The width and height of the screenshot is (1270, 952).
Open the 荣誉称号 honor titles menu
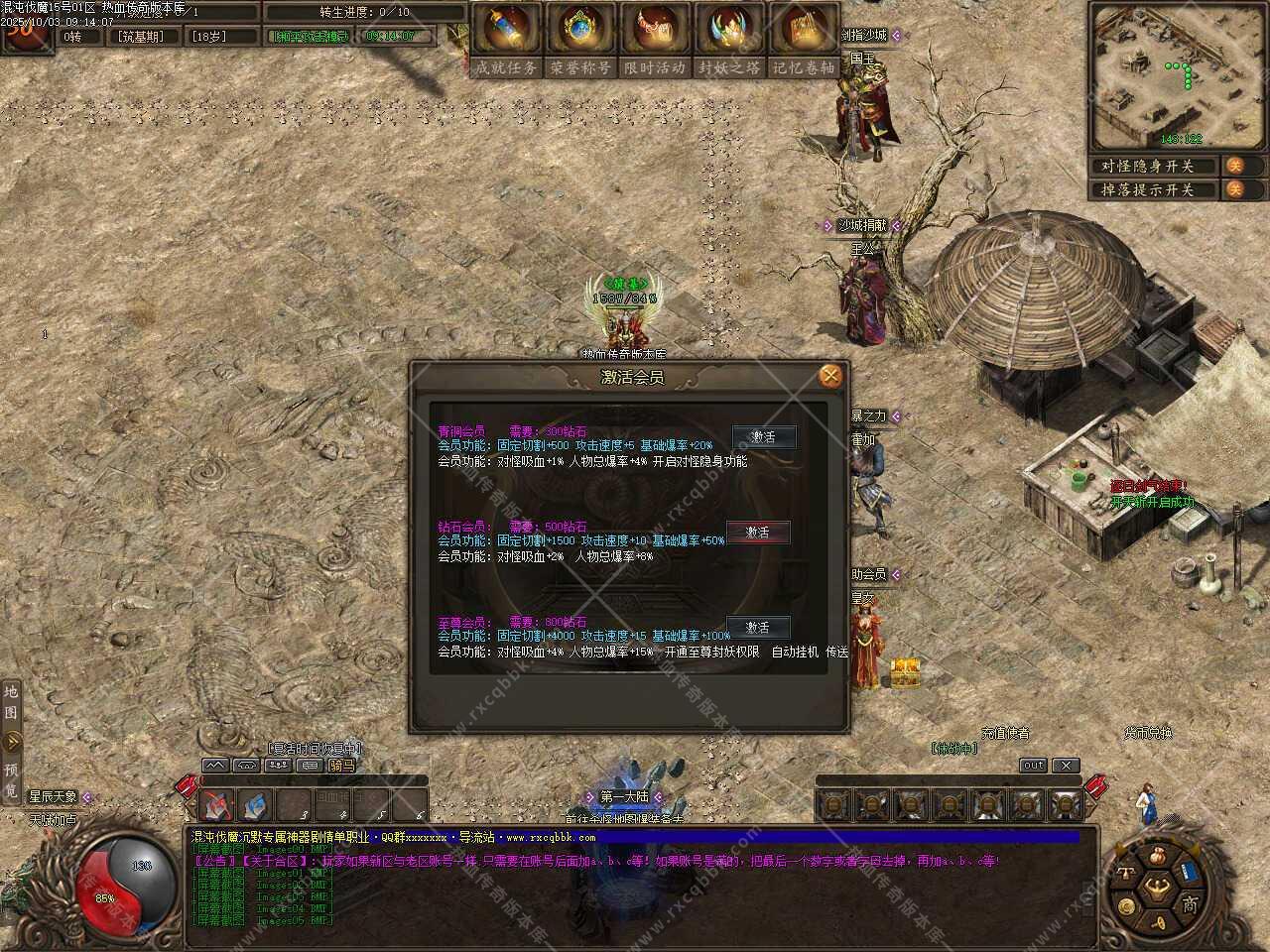(x=580, y=40)
